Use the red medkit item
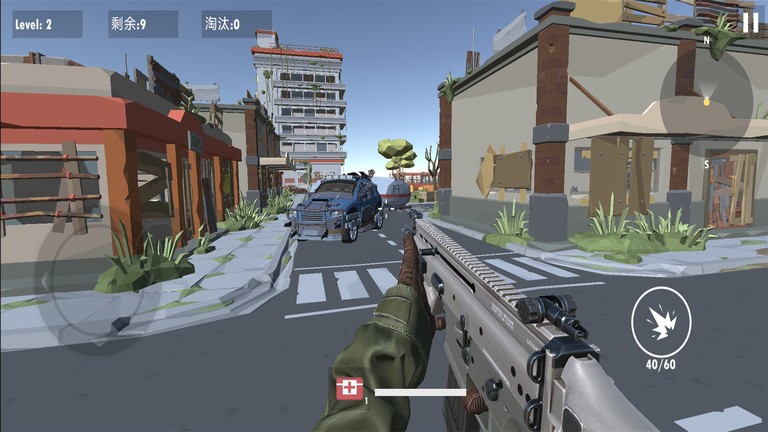This screenshot has width=768, height=432. [x=349, y=389]
